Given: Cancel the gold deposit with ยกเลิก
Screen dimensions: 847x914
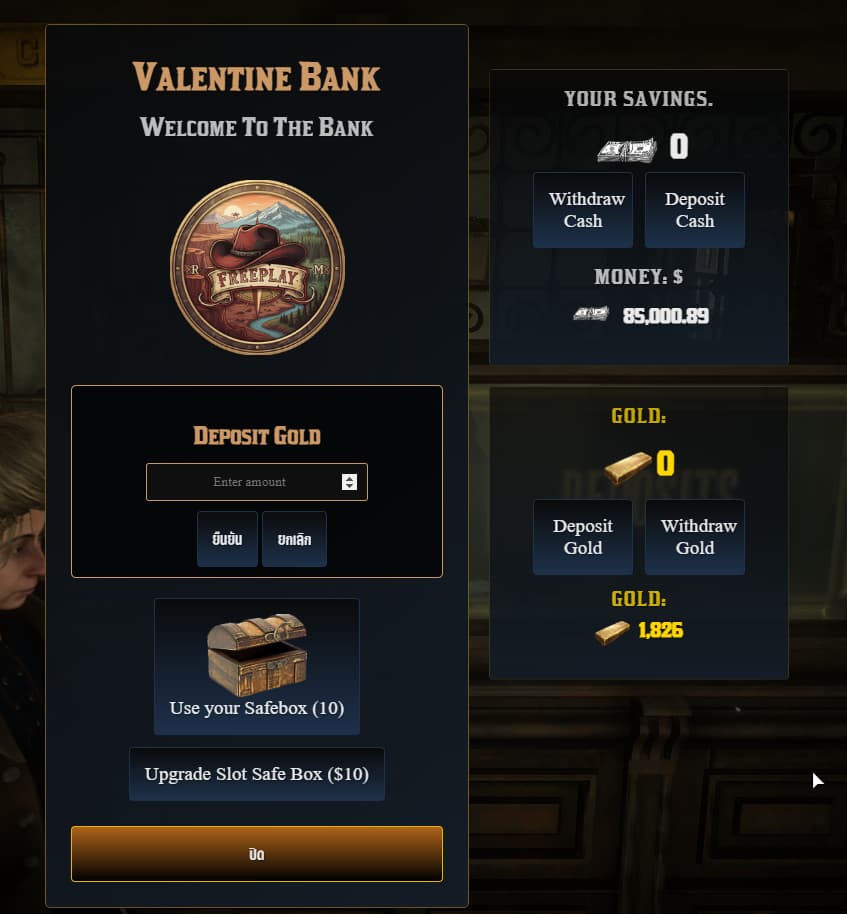Looking at the screenshot, I should pyautogui.click(x=294, y=539).
